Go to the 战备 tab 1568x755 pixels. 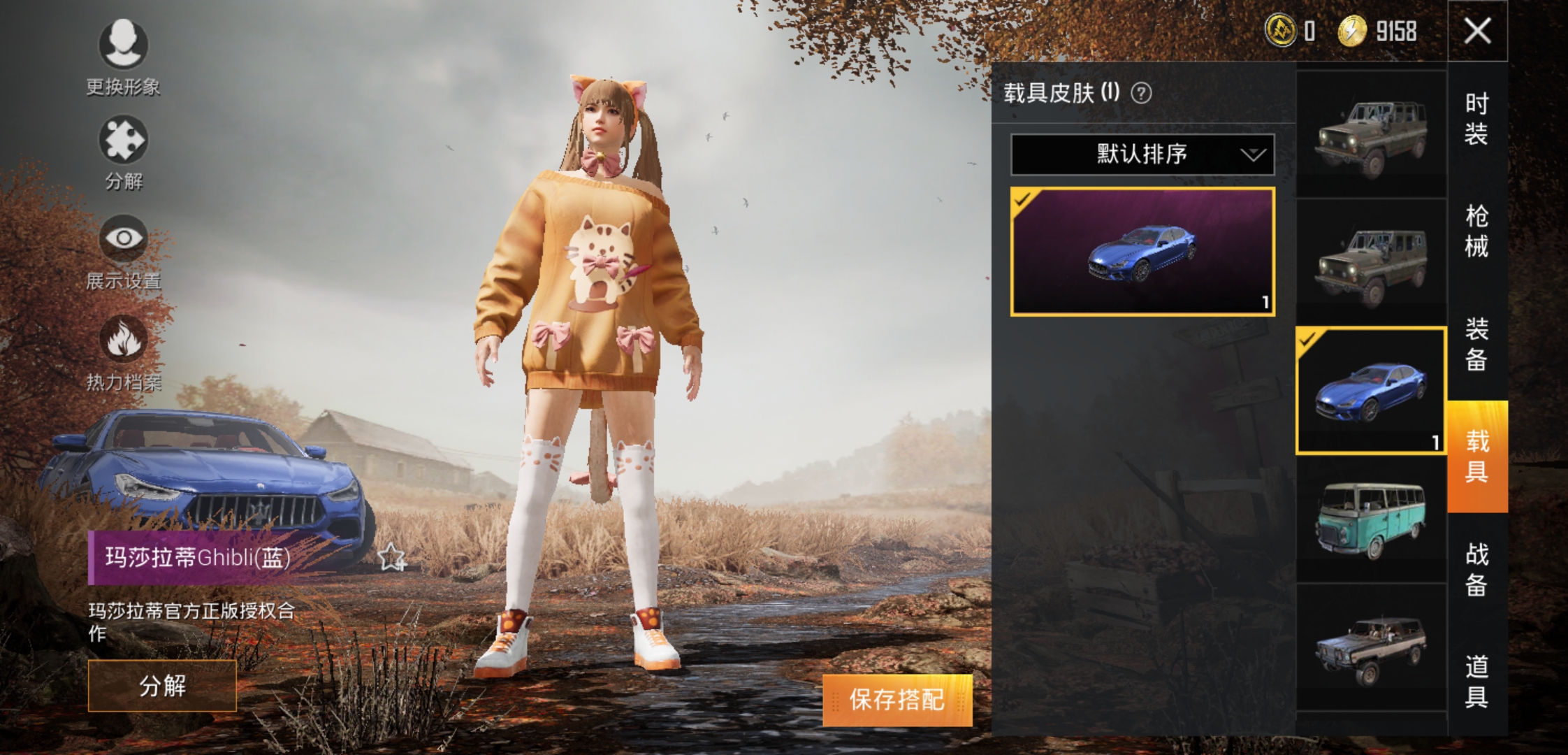[1476, 569]
